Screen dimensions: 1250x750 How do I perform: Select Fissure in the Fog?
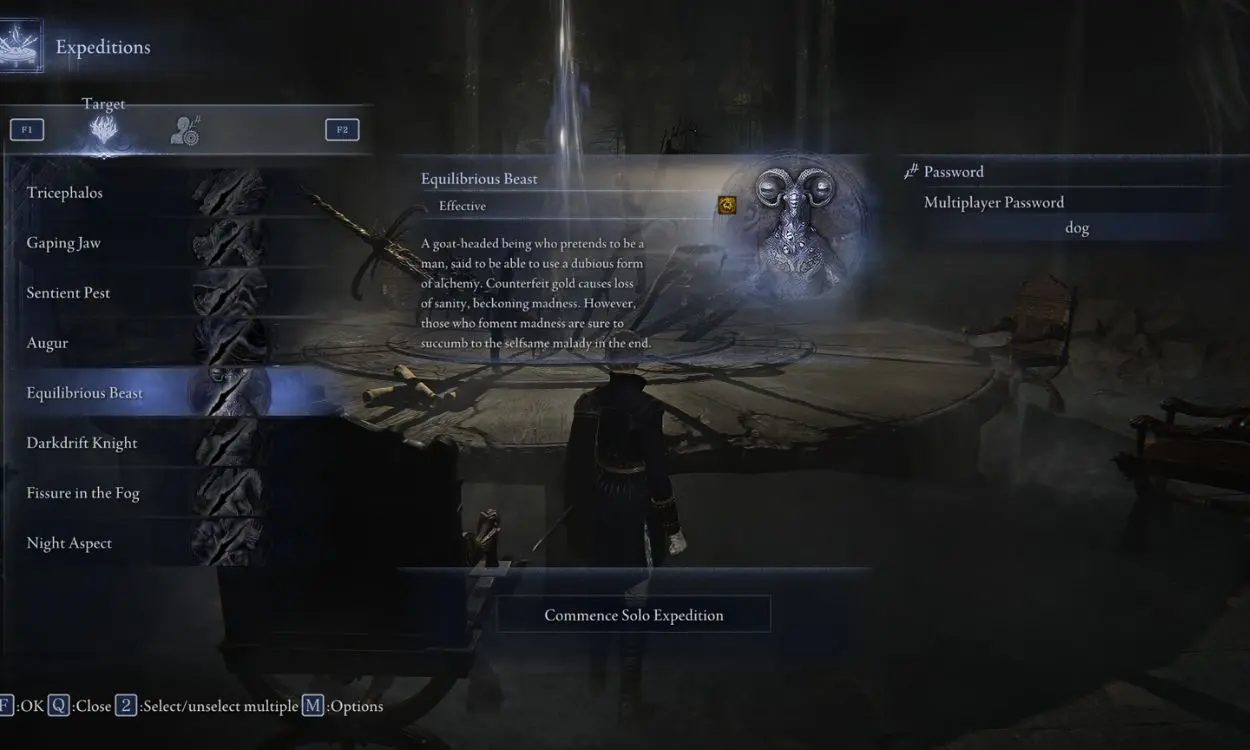point(140,493)
